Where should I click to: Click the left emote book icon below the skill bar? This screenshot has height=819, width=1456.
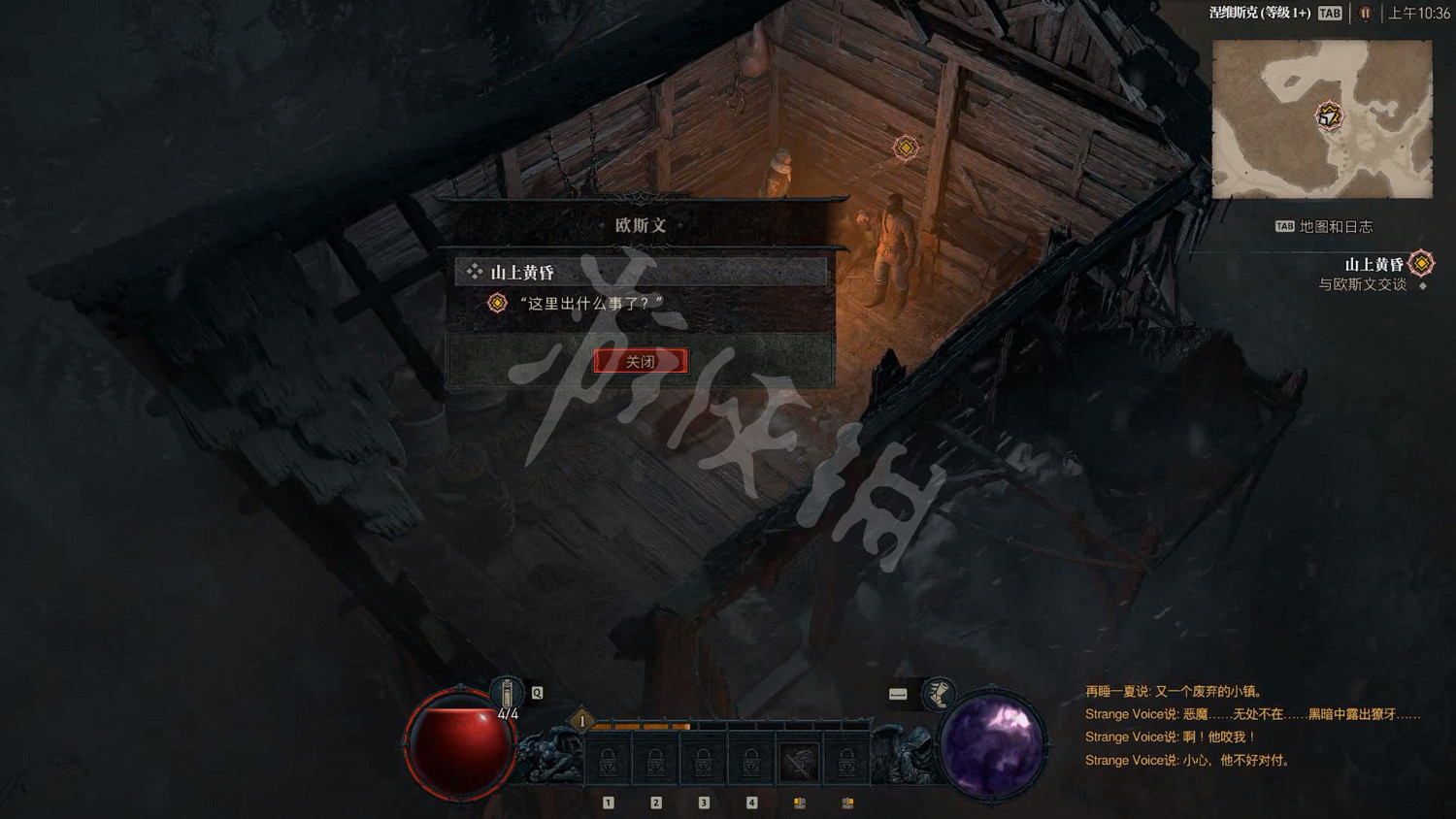(x=799, y=803)
